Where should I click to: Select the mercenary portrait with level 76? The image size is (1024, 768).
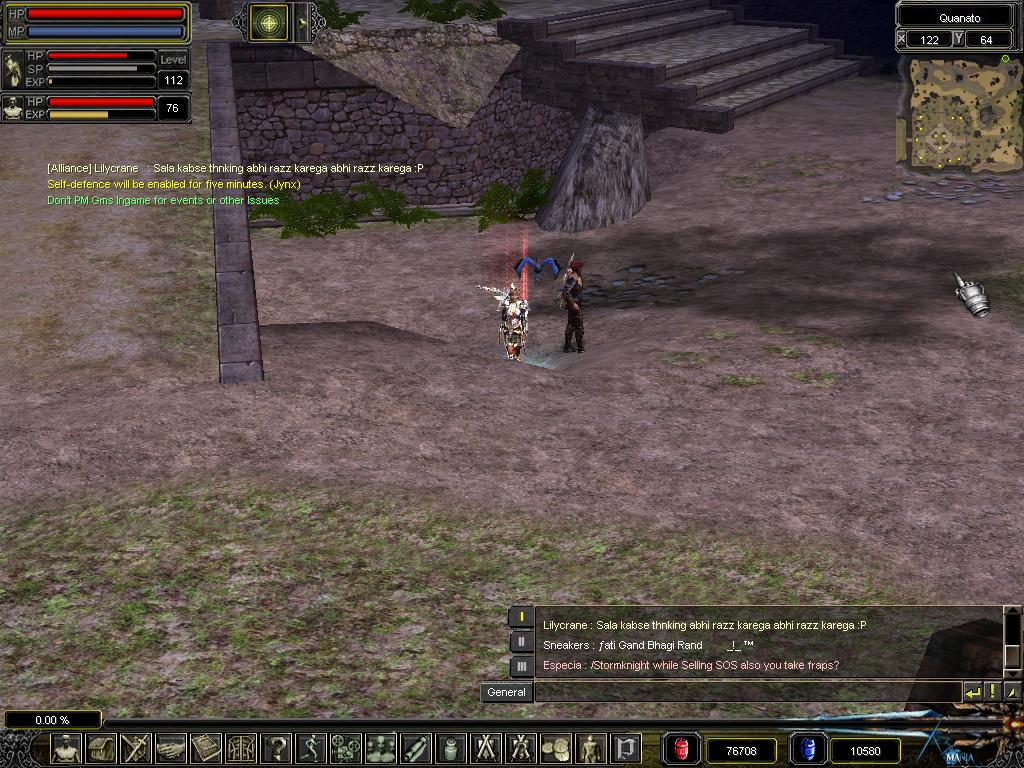(x=13, y=108)
